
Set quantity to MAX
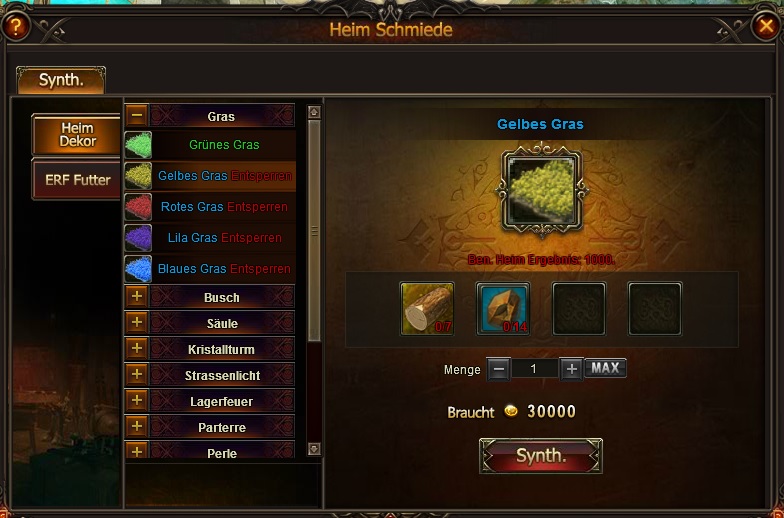pyautogui.click(x=605, y=368)
